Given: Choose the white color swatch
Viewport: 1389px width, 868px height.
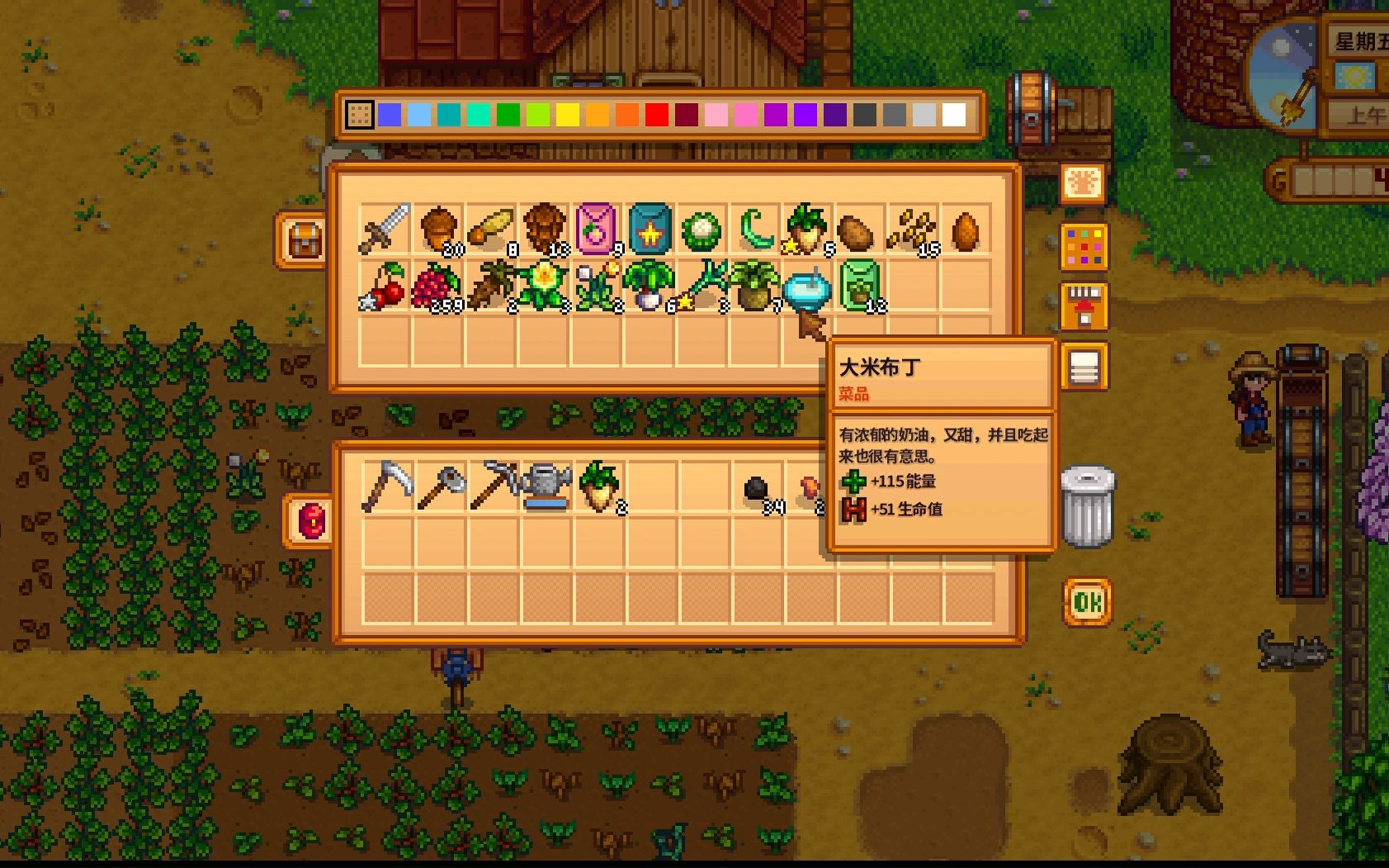Looking at the screenshot, I should tap(953, 115).
